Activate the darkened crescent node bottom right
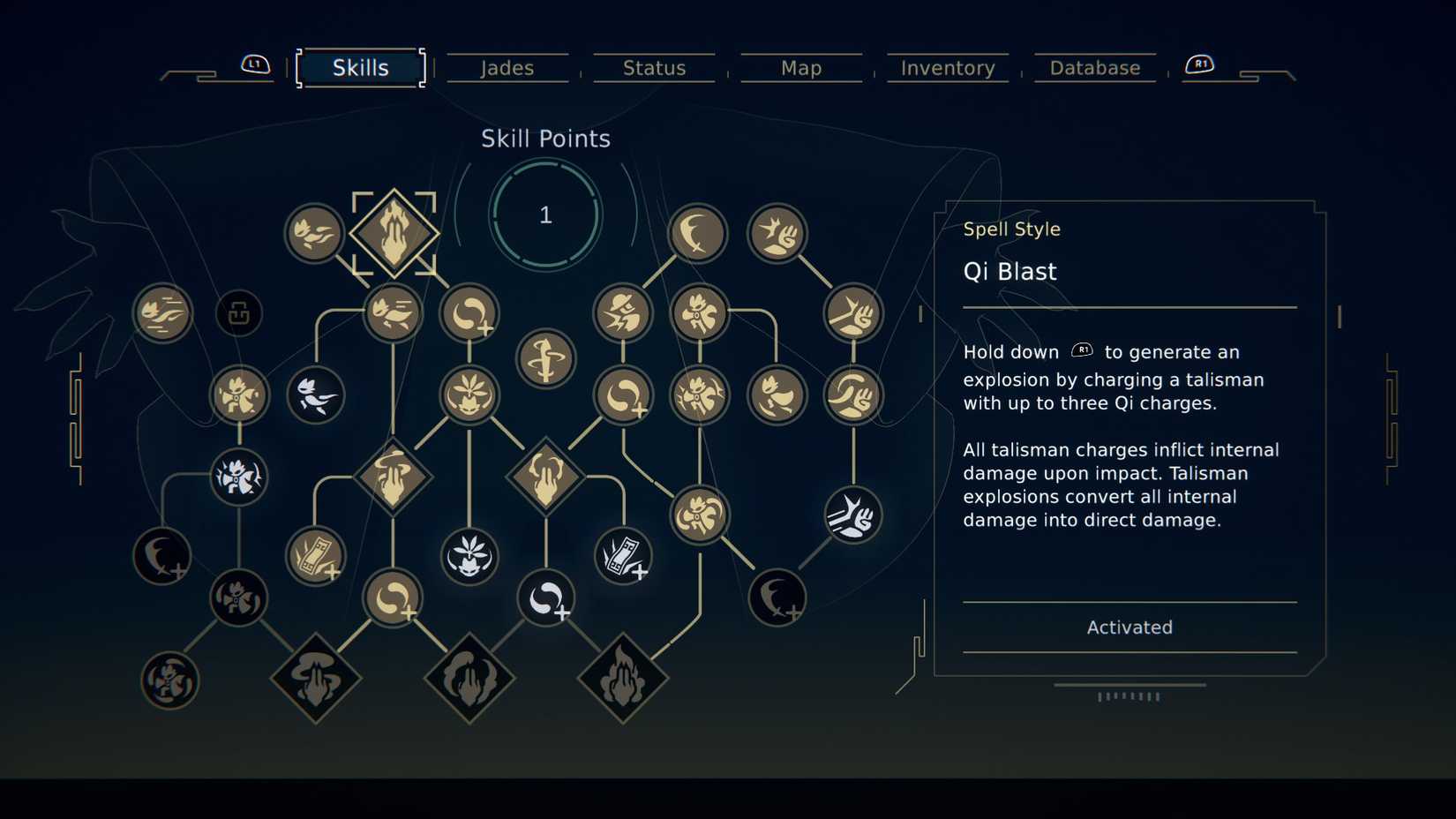This screenshot has height=819, width=1456. [777, 598]
